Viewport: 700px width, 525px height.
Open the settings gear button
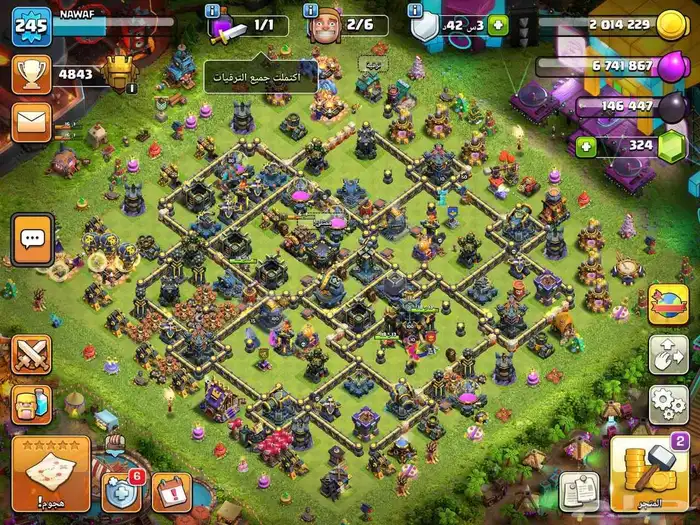click(x=668, y=404)
